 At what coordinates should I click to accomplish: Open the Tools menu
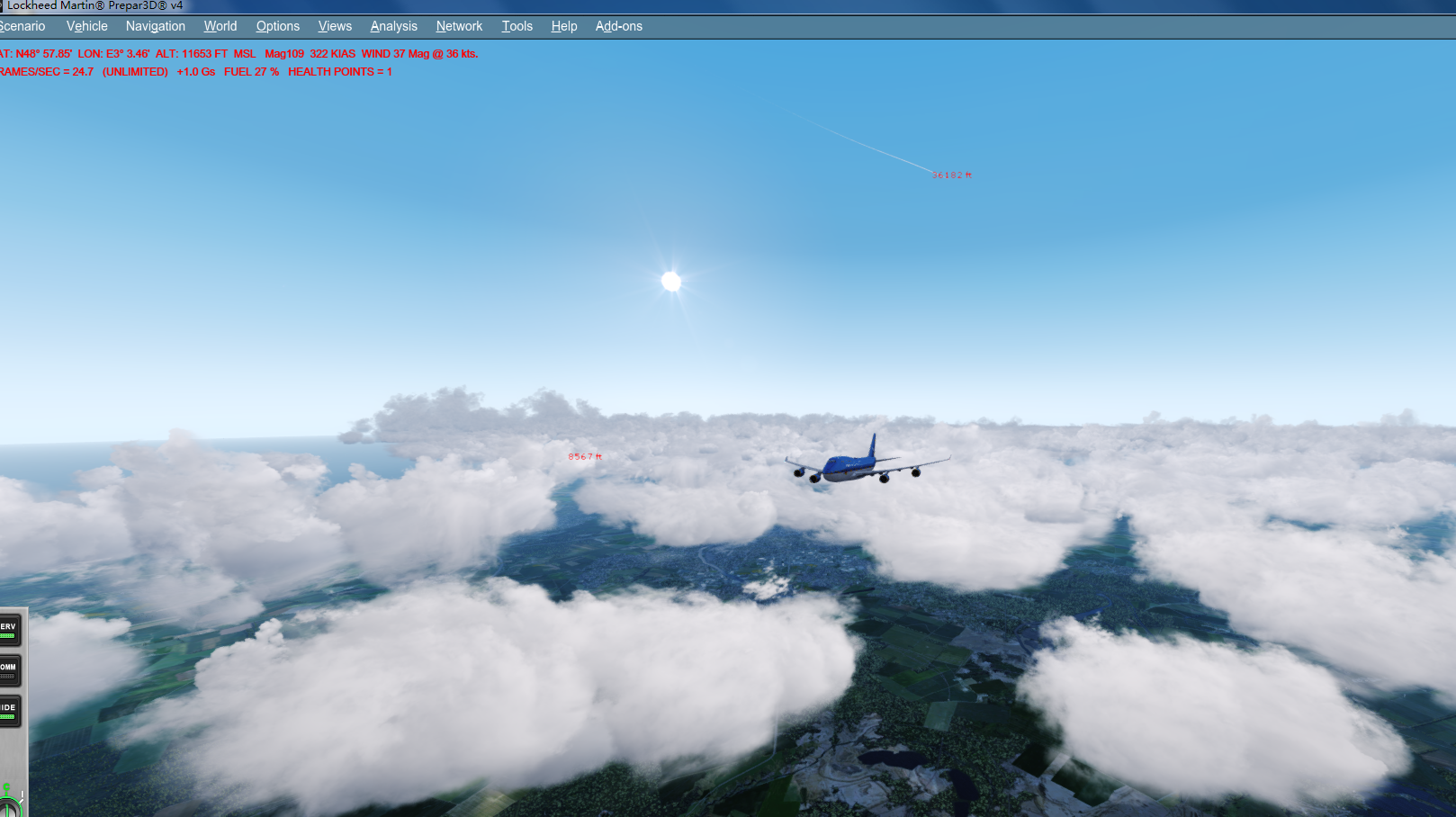pos(517,26)
